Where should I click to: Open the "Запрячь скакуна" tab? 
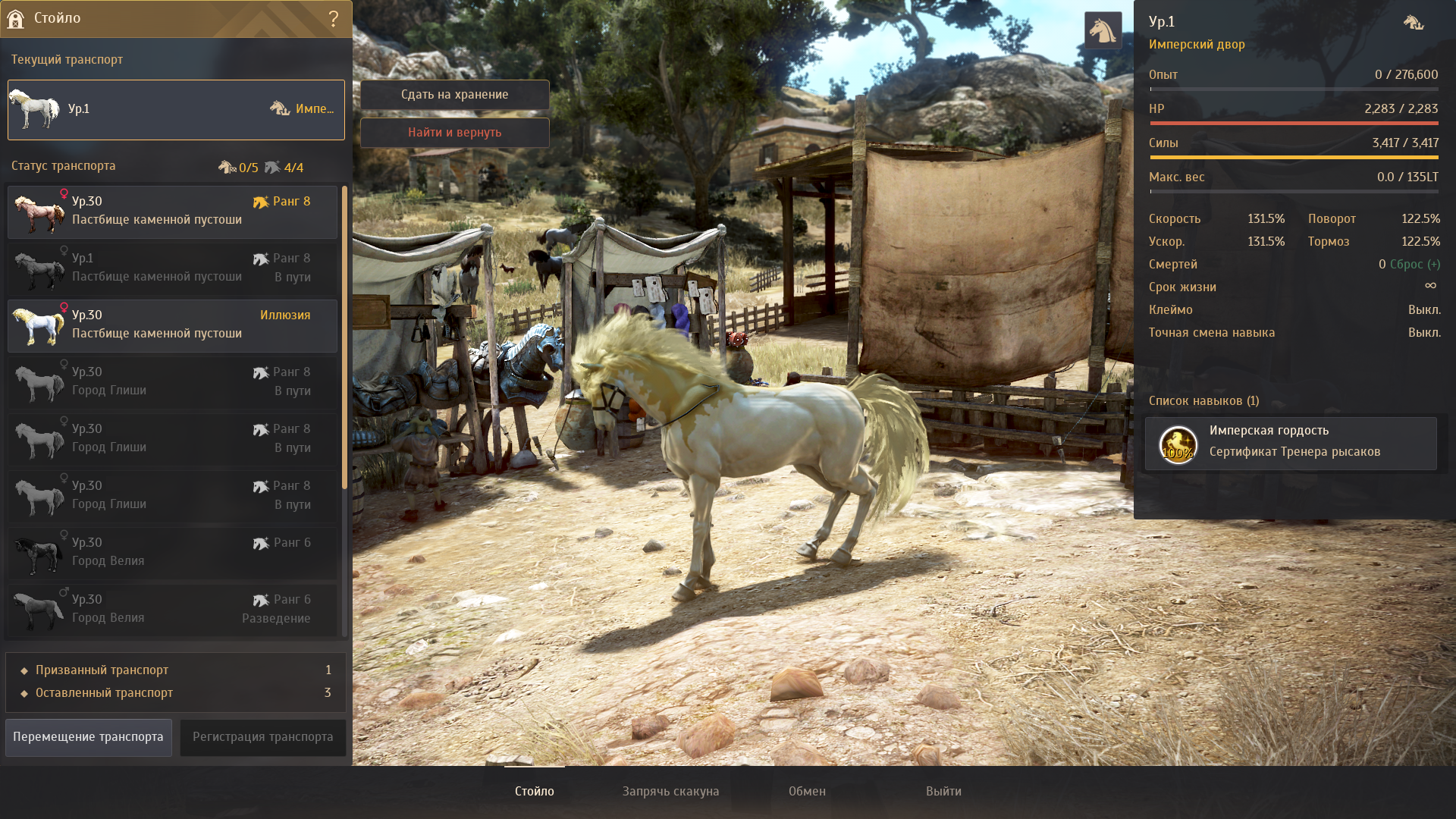click(670, 792)
